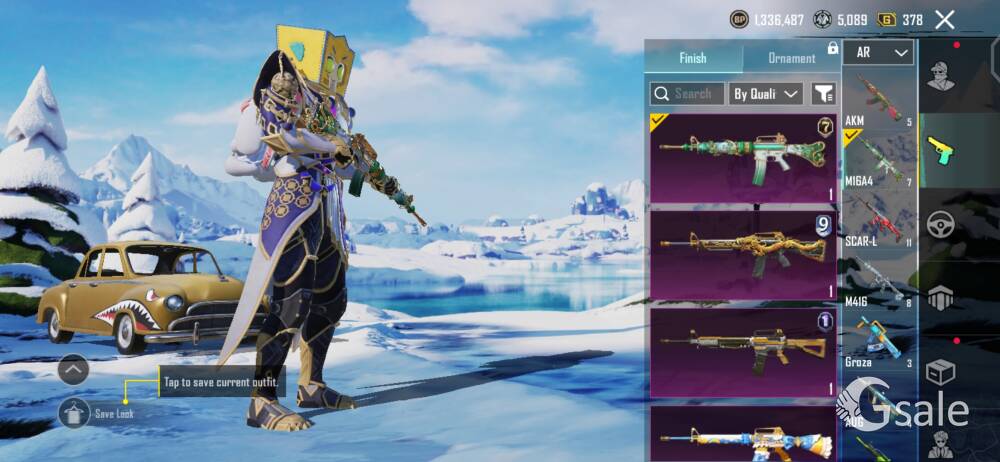
Task: Open the steering wheel vehicle category
Action: click(x=940, y=224)
